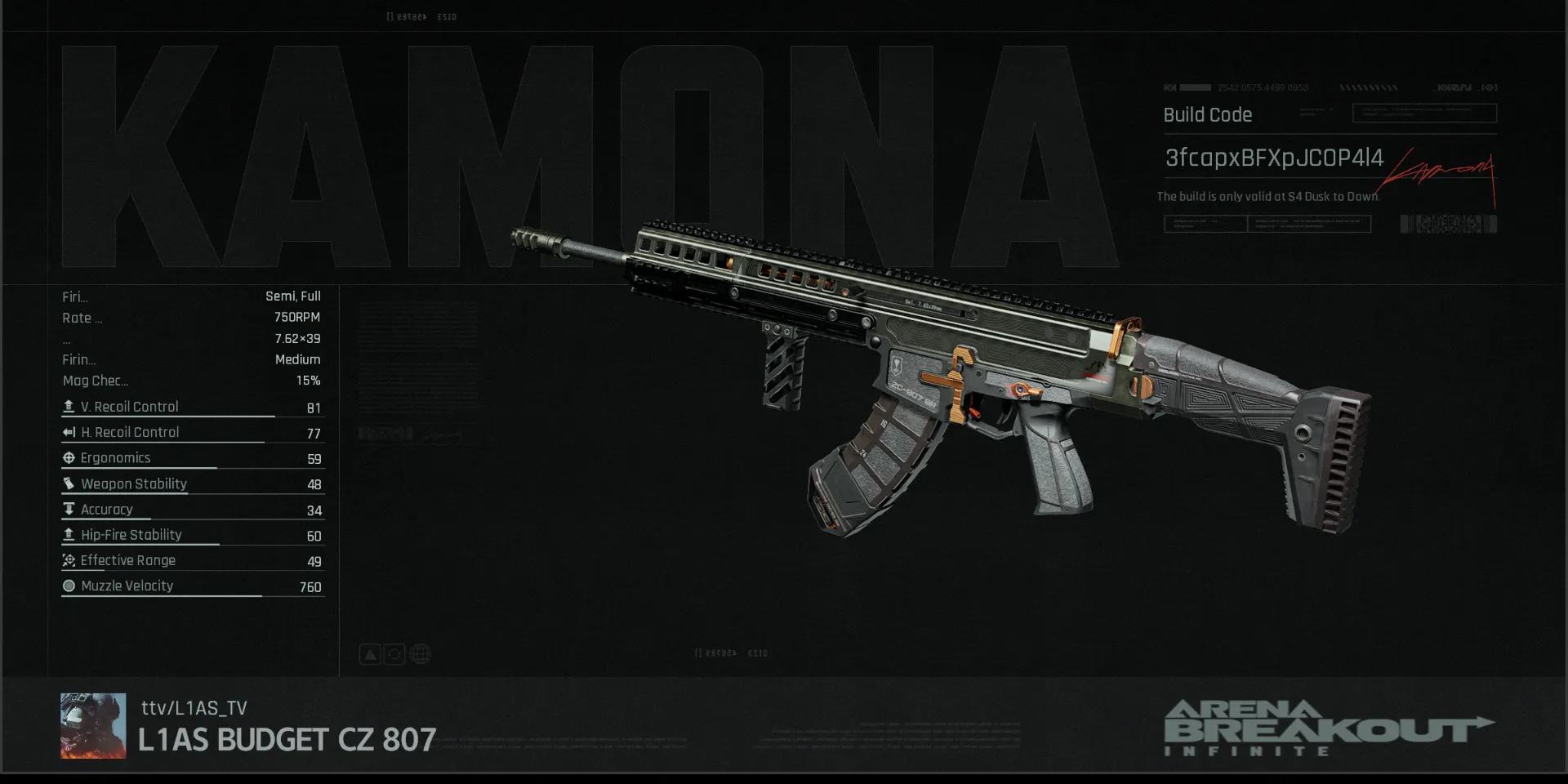The width and height of the screenshot is (1568, 784).
Task: Select the streamer avatar thumbnail
Action: point(93,726)
